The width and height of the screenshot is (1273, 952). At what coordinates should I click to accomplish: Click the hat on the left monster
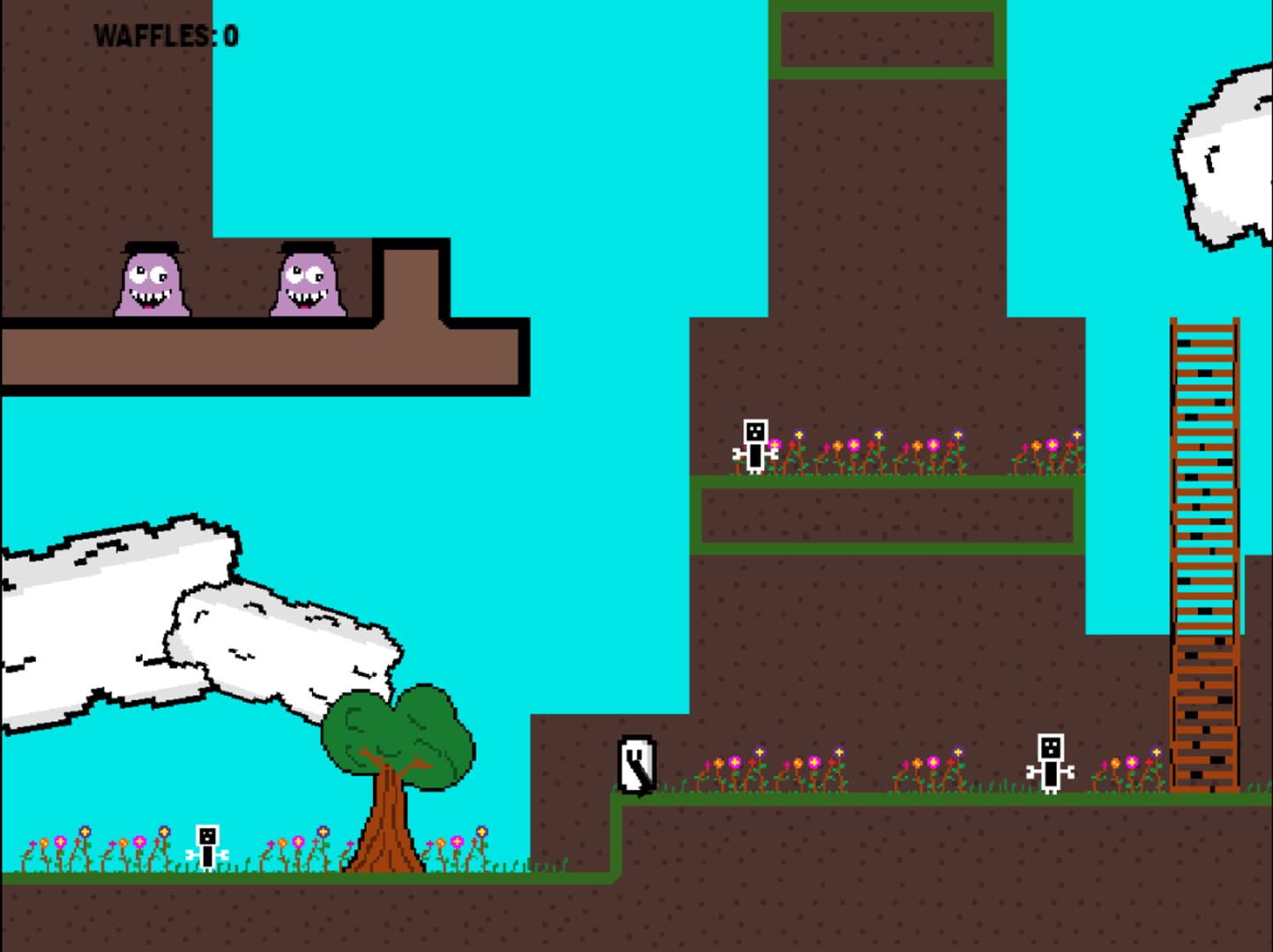152,245
